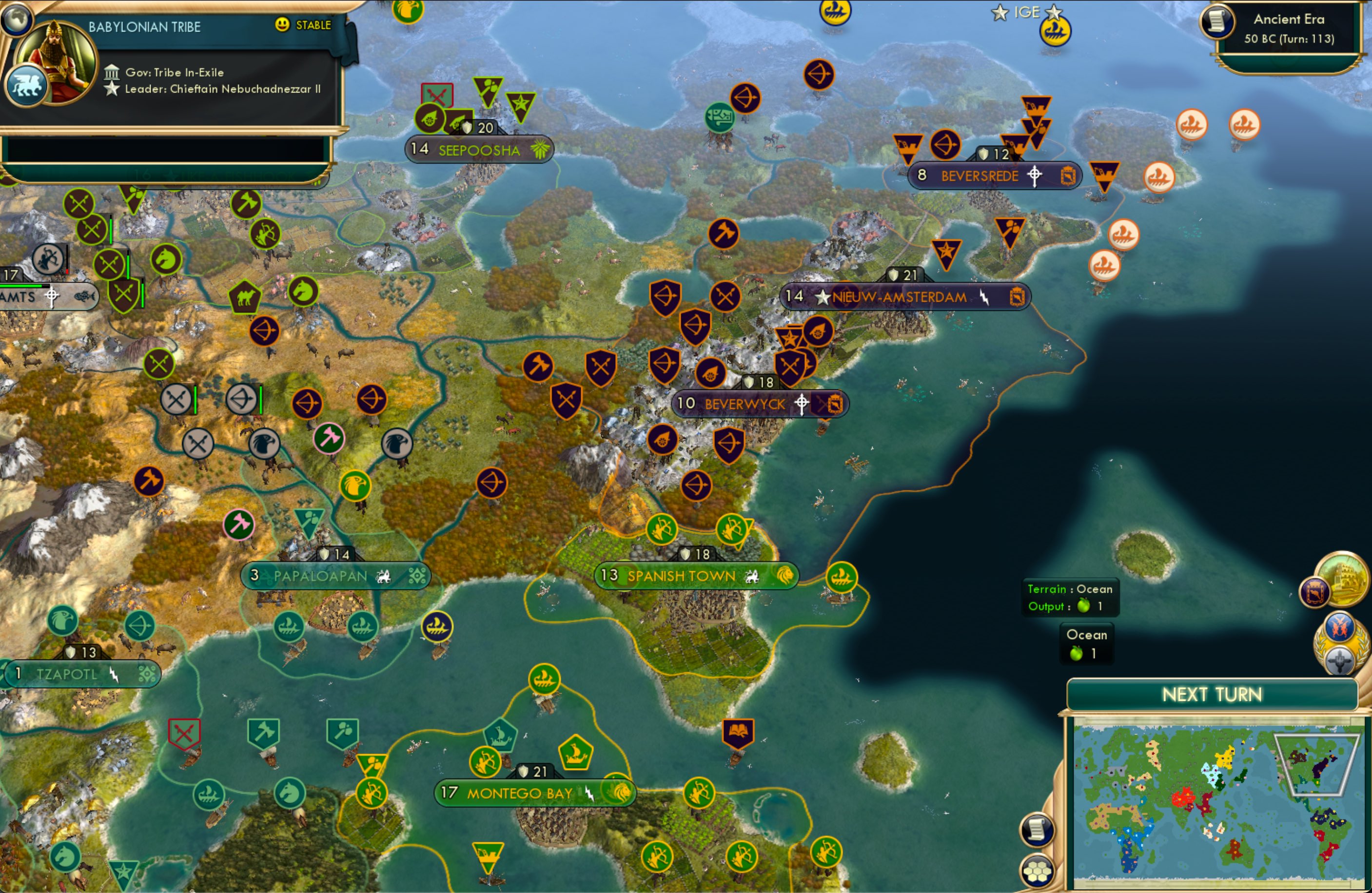The width and height of the screenshot is (1372, 893).
Task: Select the yellow trireme above Montego Bay
Action: tap(544, 678)
